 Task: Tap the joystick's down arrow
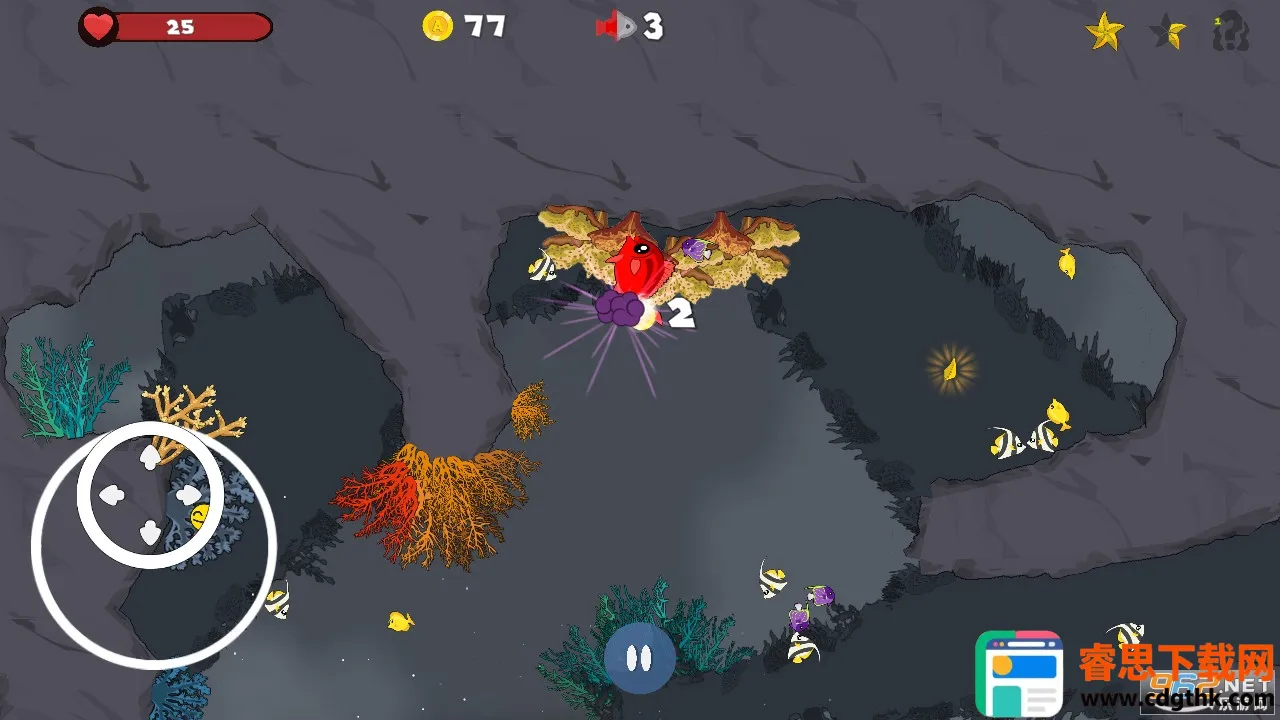coord(150,532)
